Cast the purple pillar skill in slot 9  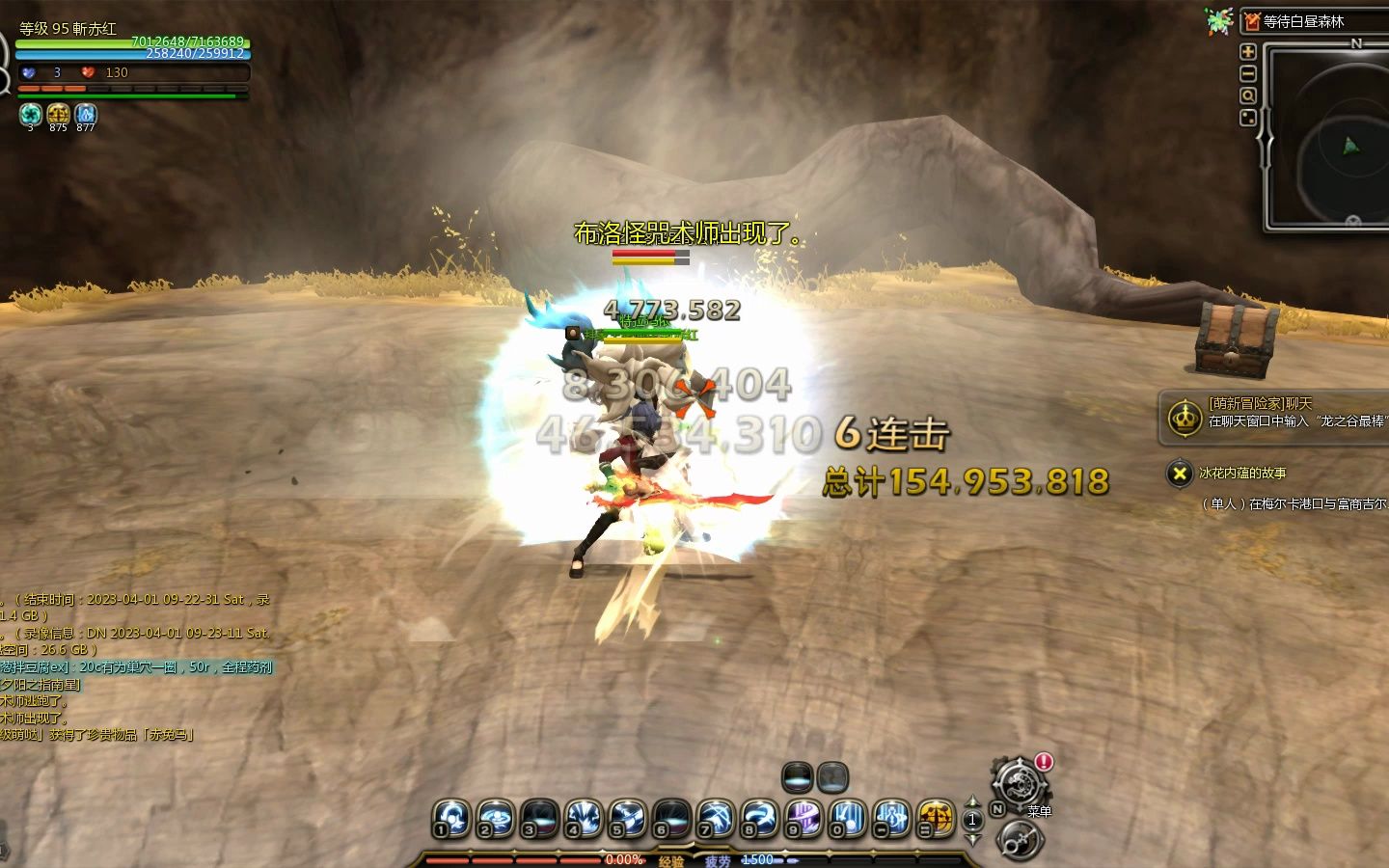pos(803,818)
